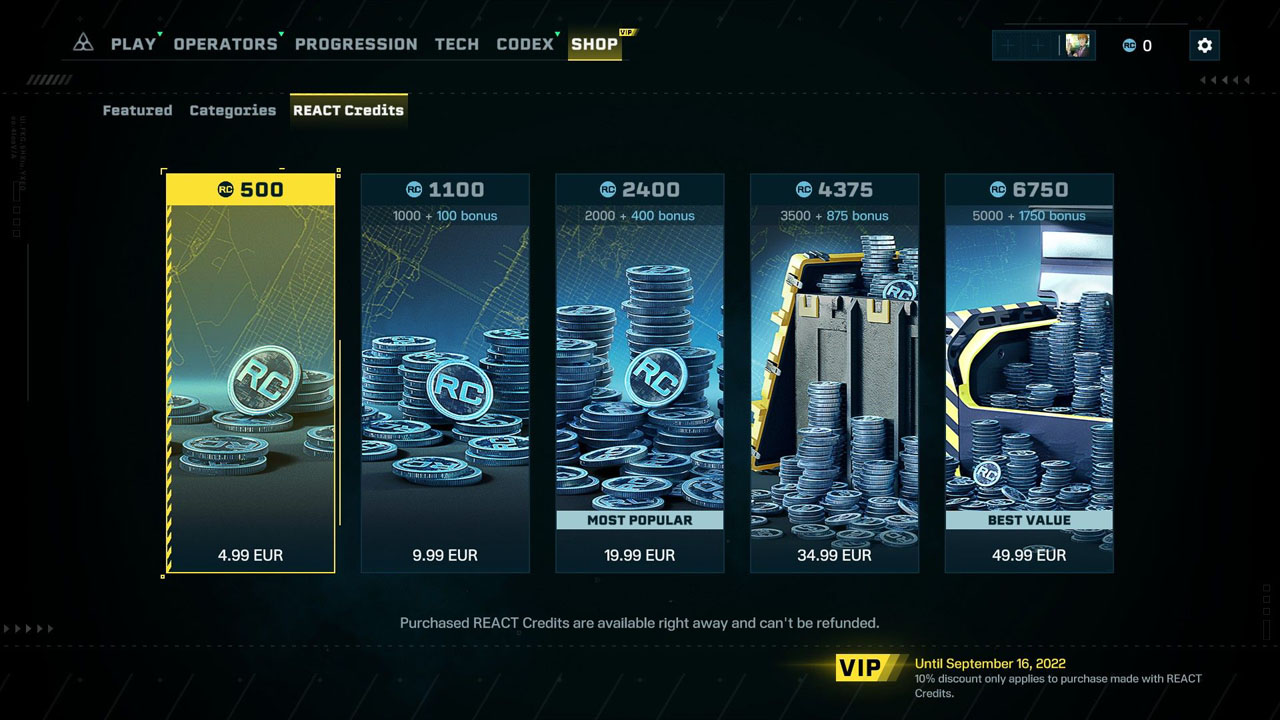Click the Rainbow Six logo emblem top left

pos(83,41)
